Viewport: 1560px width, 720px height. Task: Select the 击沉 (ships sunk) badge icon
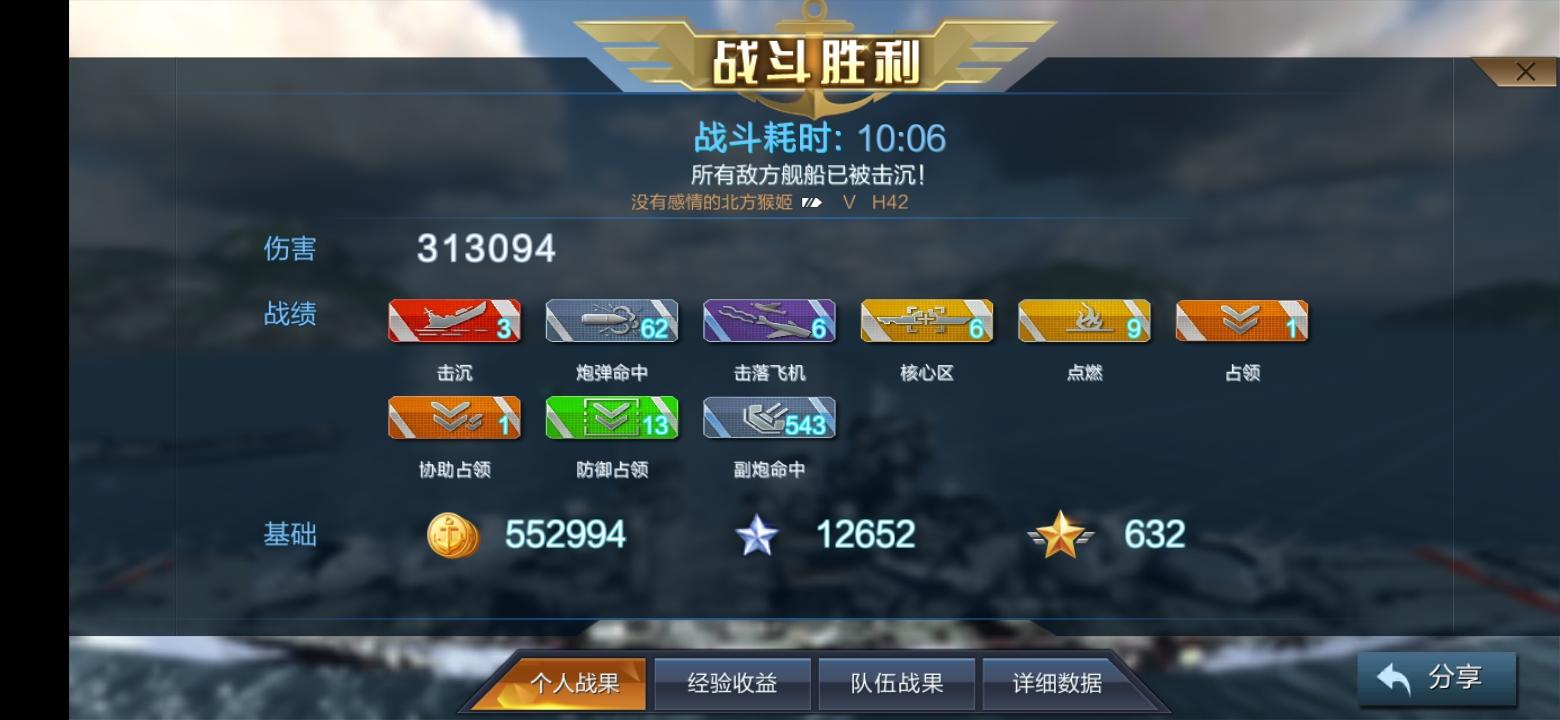(454, 320)
